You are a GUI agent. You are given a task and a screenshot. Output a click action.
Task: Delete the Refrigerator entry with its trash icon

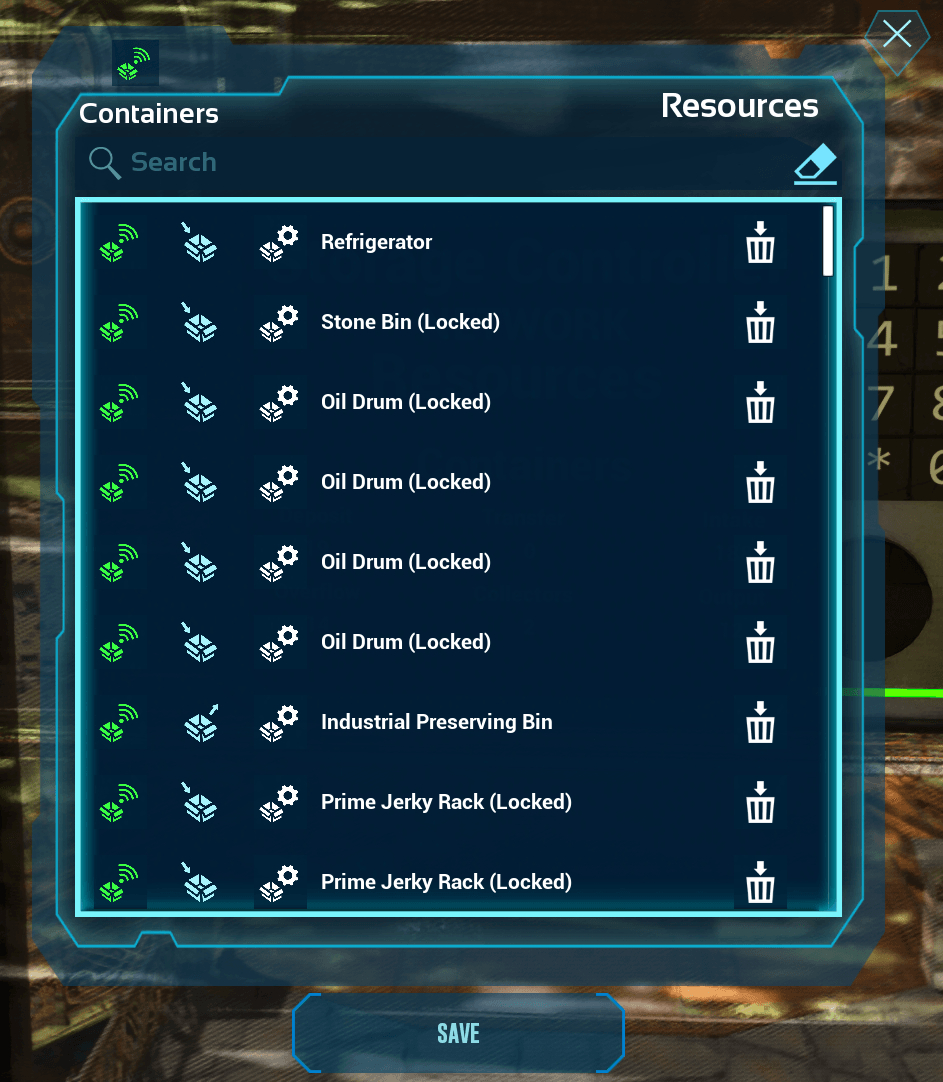(x=760, y=242)
